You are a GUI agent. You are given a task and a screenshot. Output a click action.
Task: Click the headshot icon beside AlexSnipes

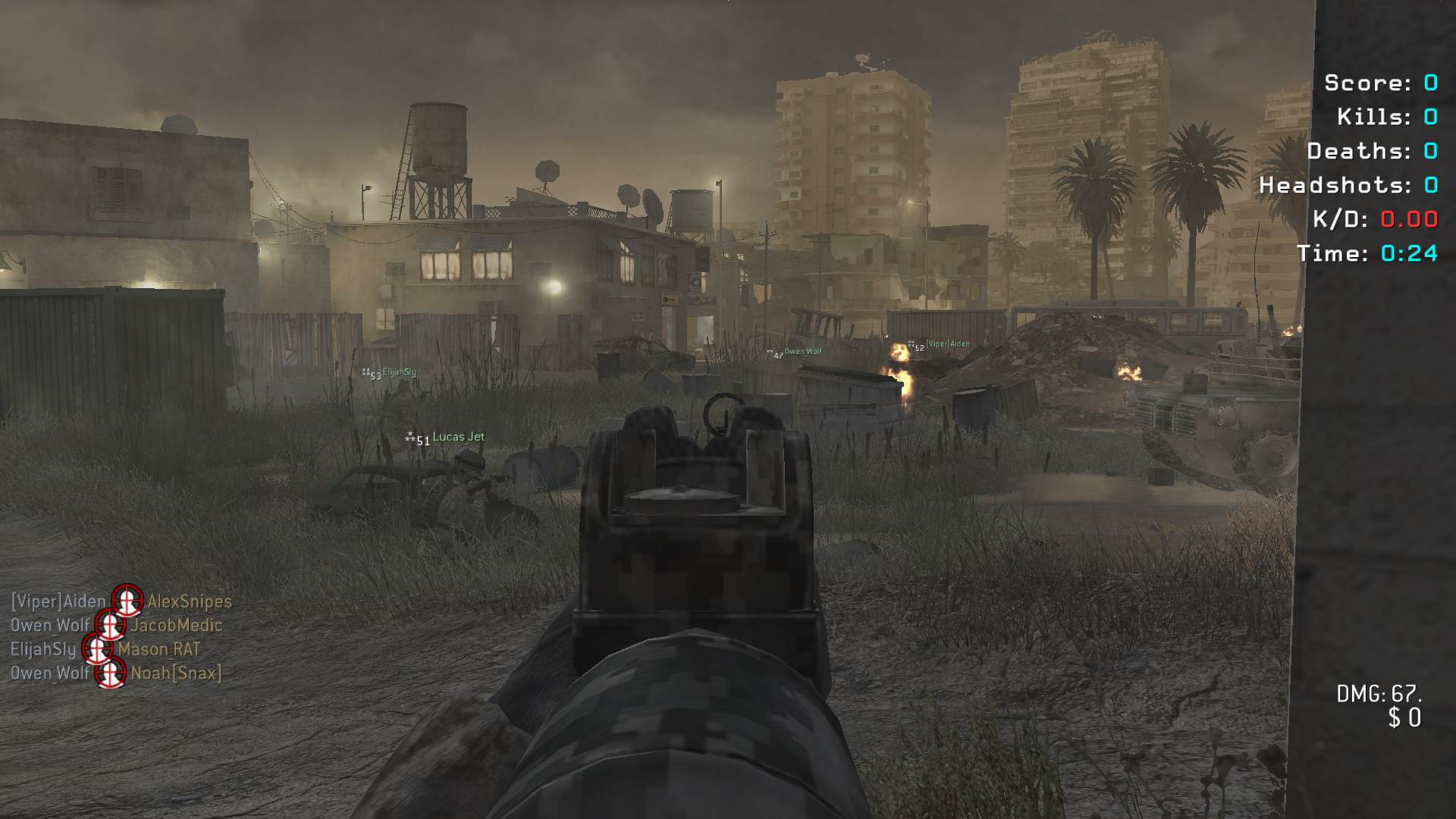point(127,601)
